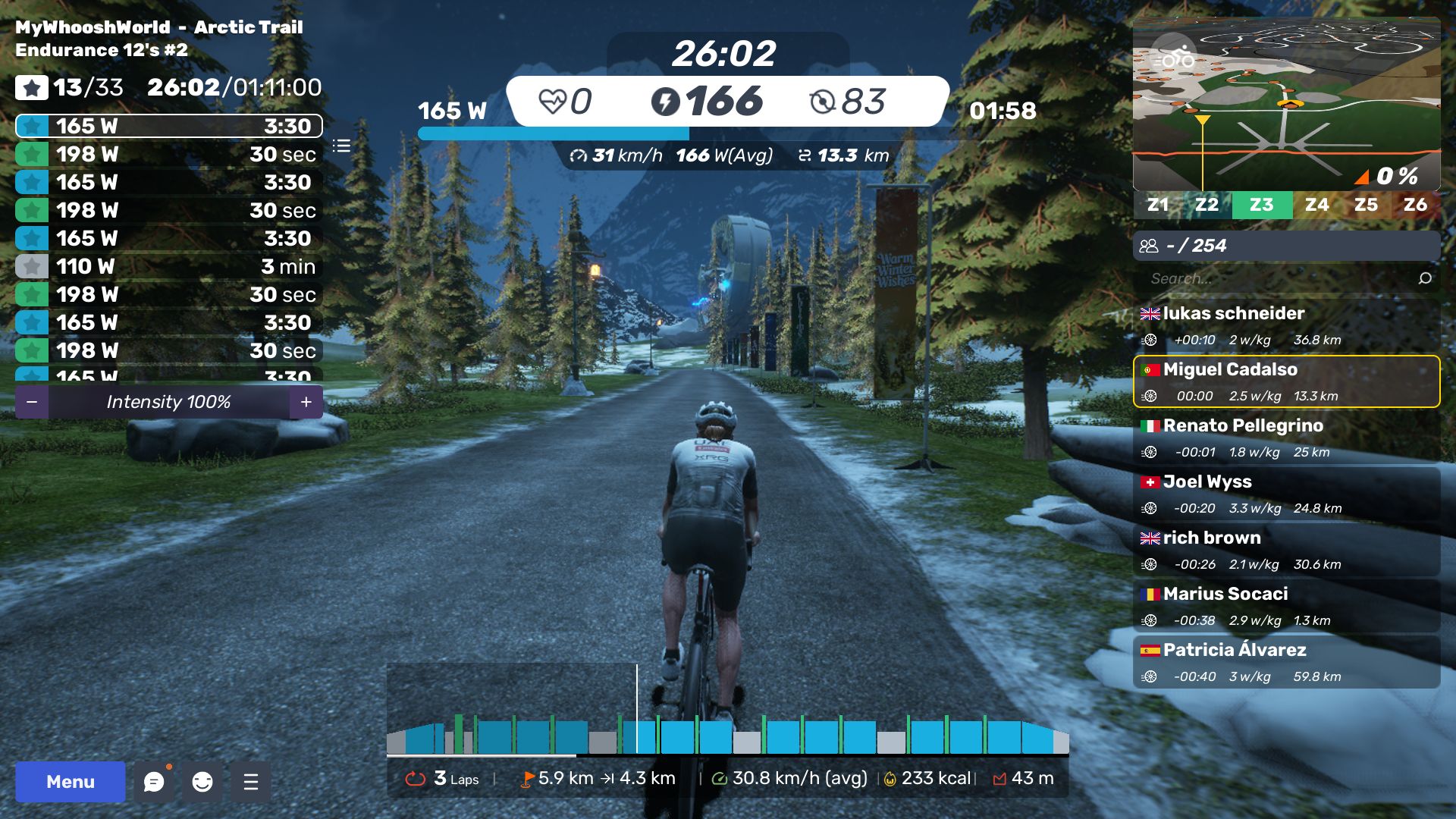Click the rider count 254 header
This screenshot has height=819, width=1456.
(1286, 246)
